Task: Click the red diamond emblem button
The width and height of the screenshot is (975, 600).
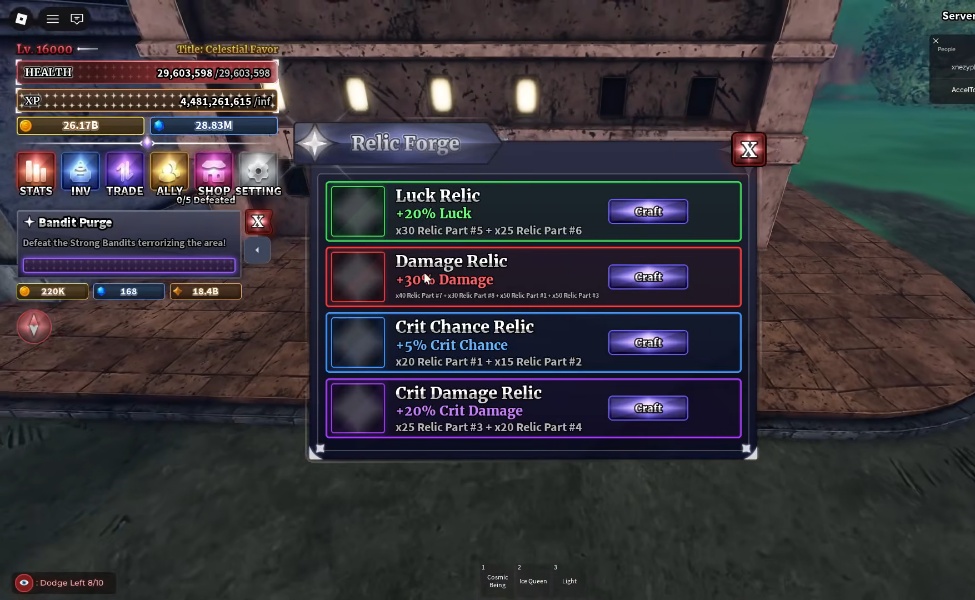Action: (x=34, y=327)
